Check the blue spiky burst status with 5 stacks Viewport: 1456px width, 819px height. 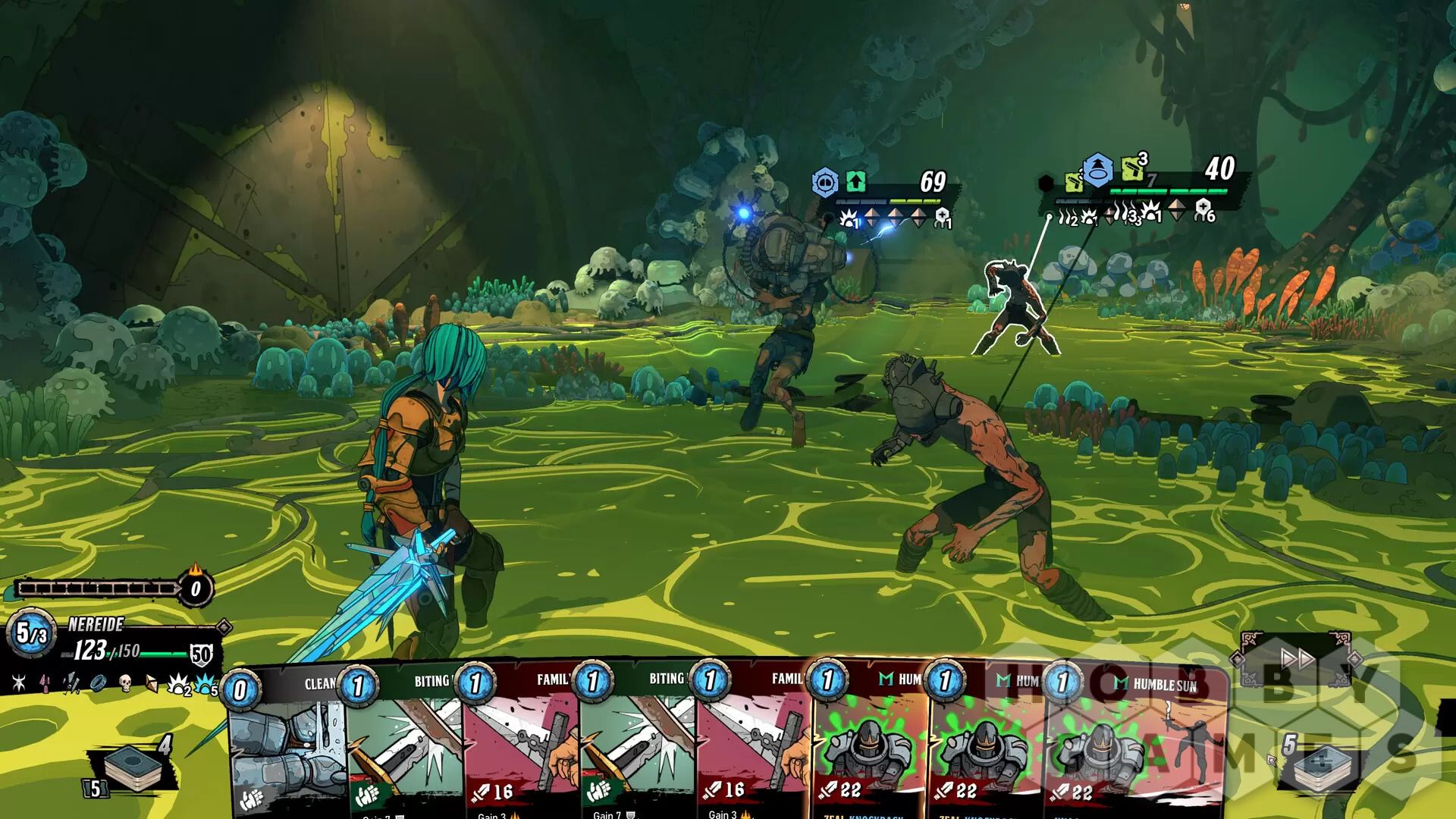tap(205, 686)
